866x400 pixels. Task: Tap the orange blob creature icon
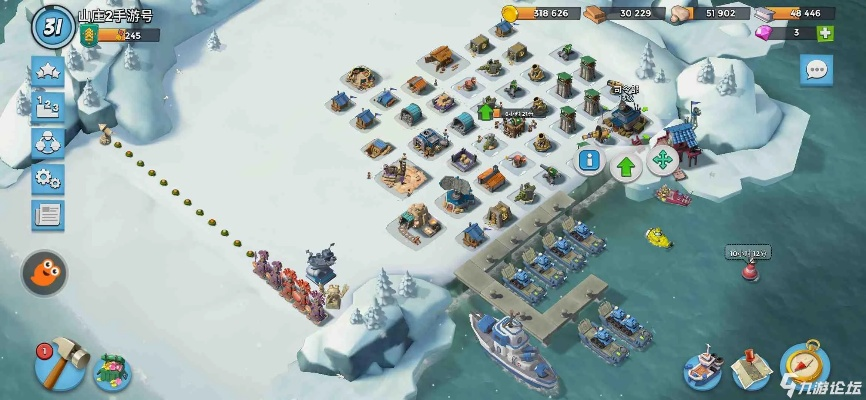(x=45, y=271)
